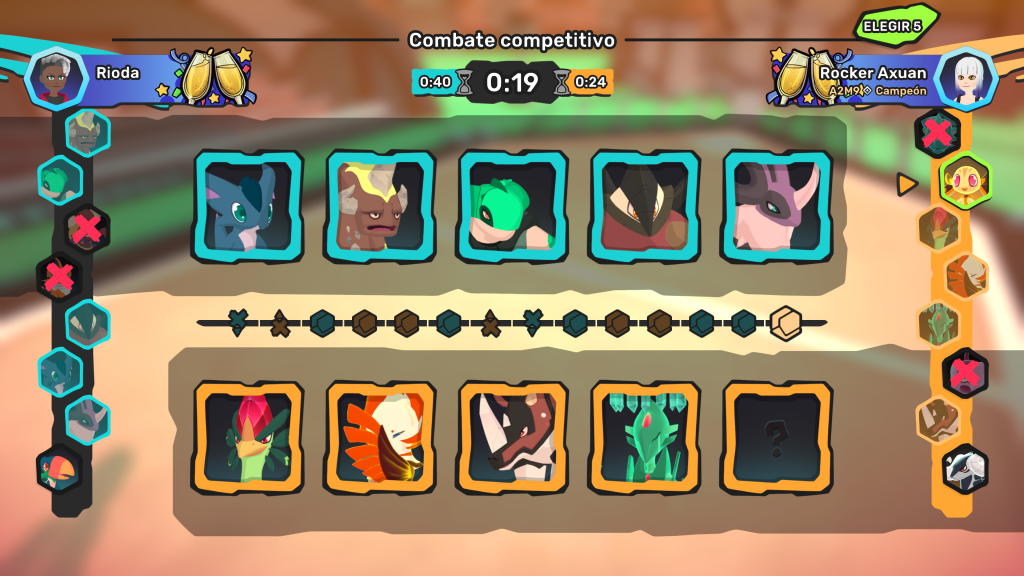Select the brown horned Temtem in orange pick row
1024x576 pixels.
(x=513, y=437)
